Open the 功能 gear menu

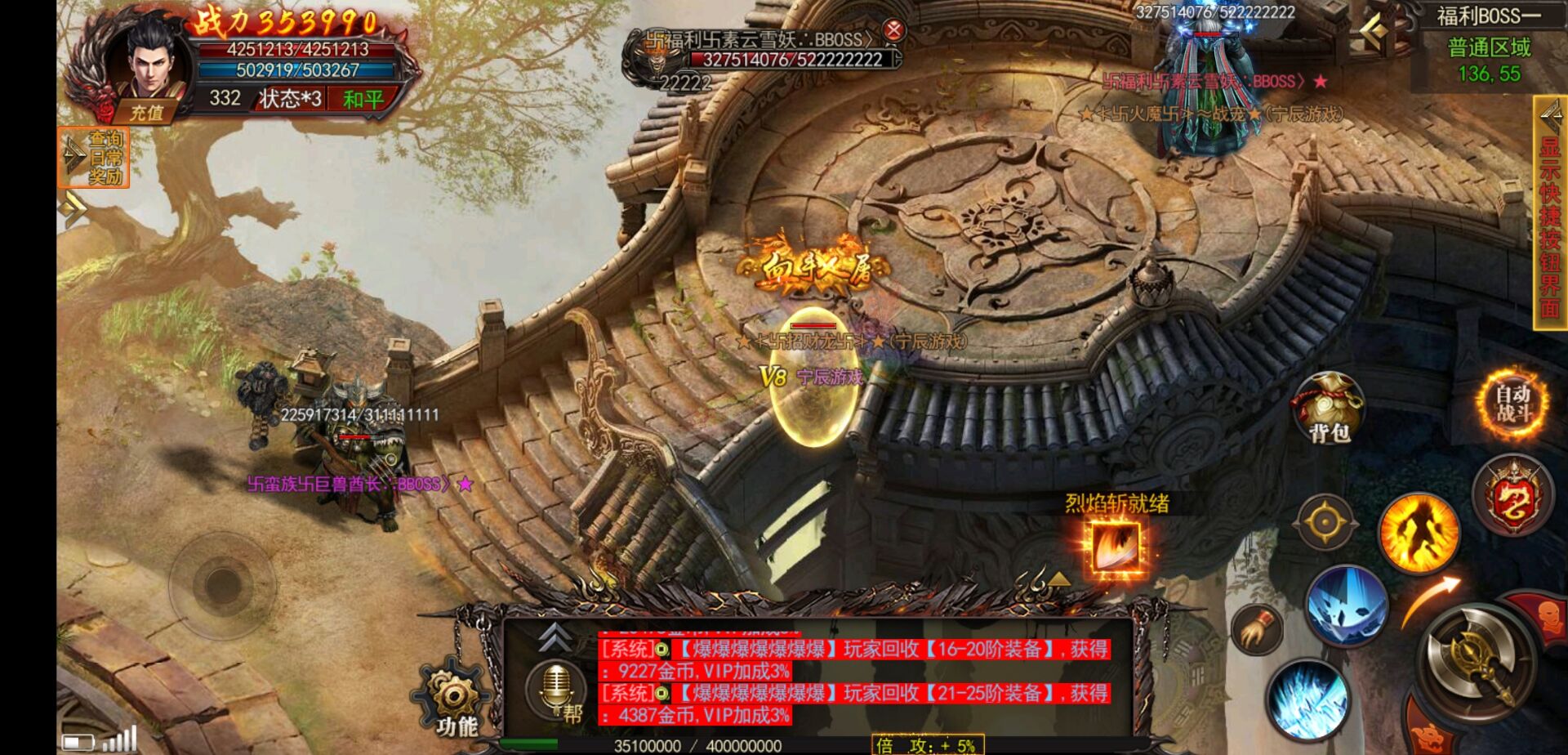[455, 699]
